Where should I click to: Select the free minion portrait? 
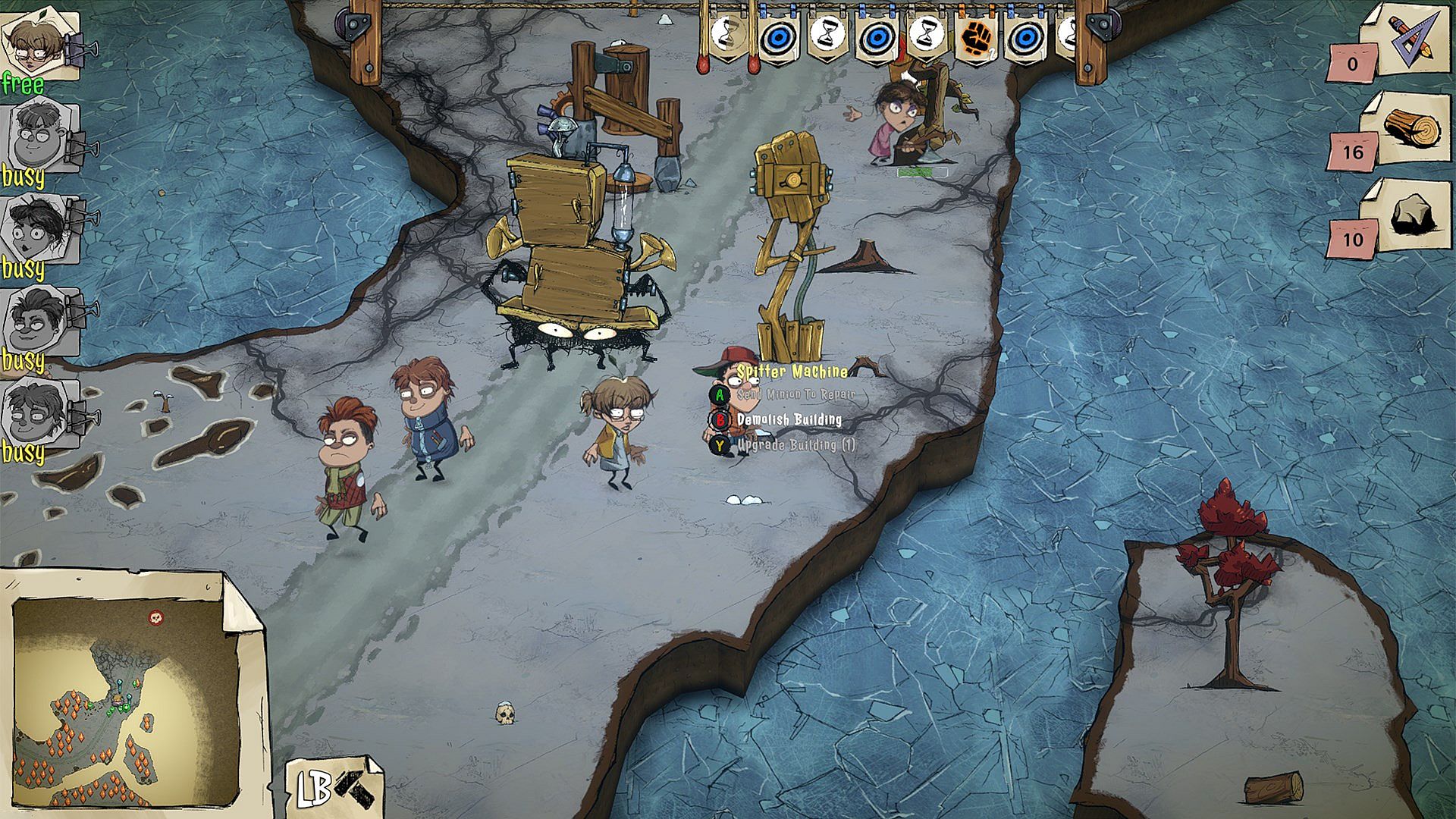pos(38,45)
